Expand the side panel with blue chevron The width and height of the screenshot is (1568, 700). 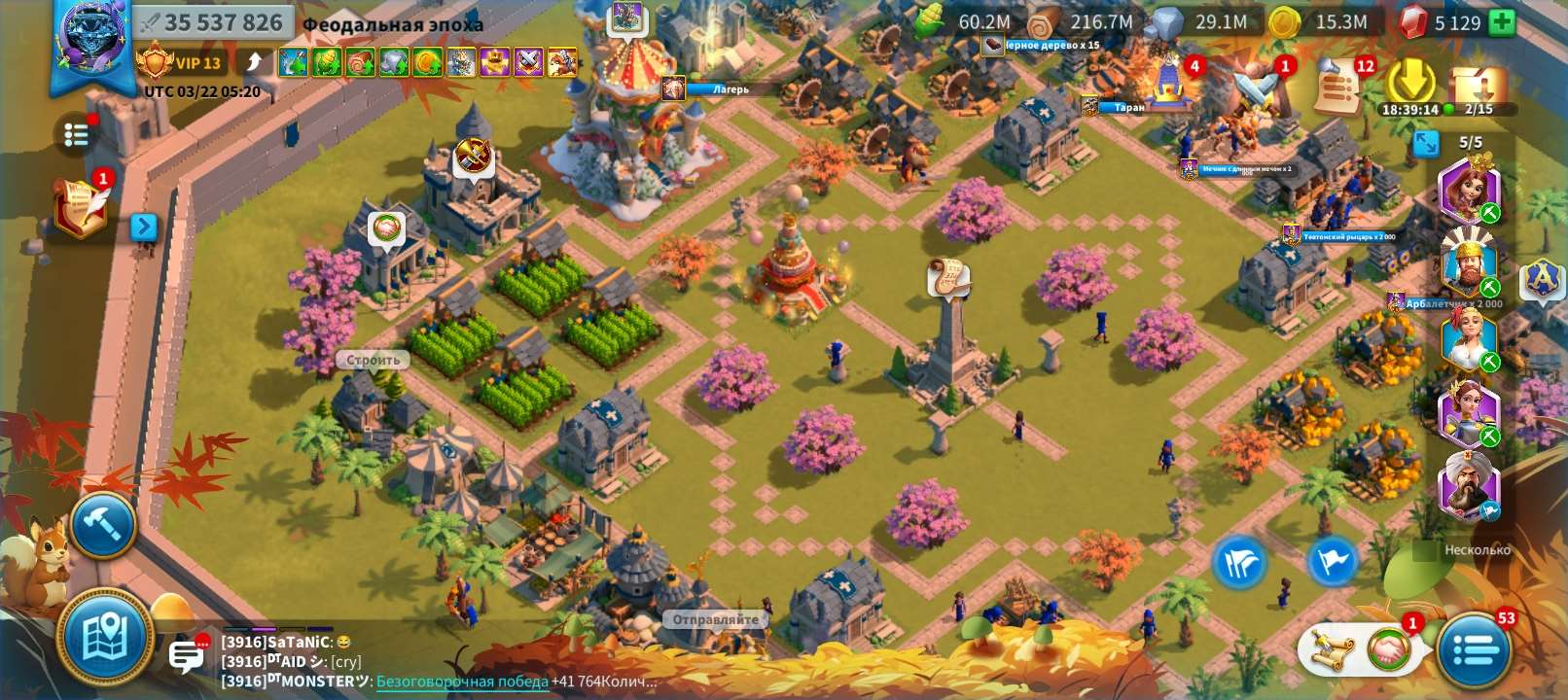click(144, 227)
